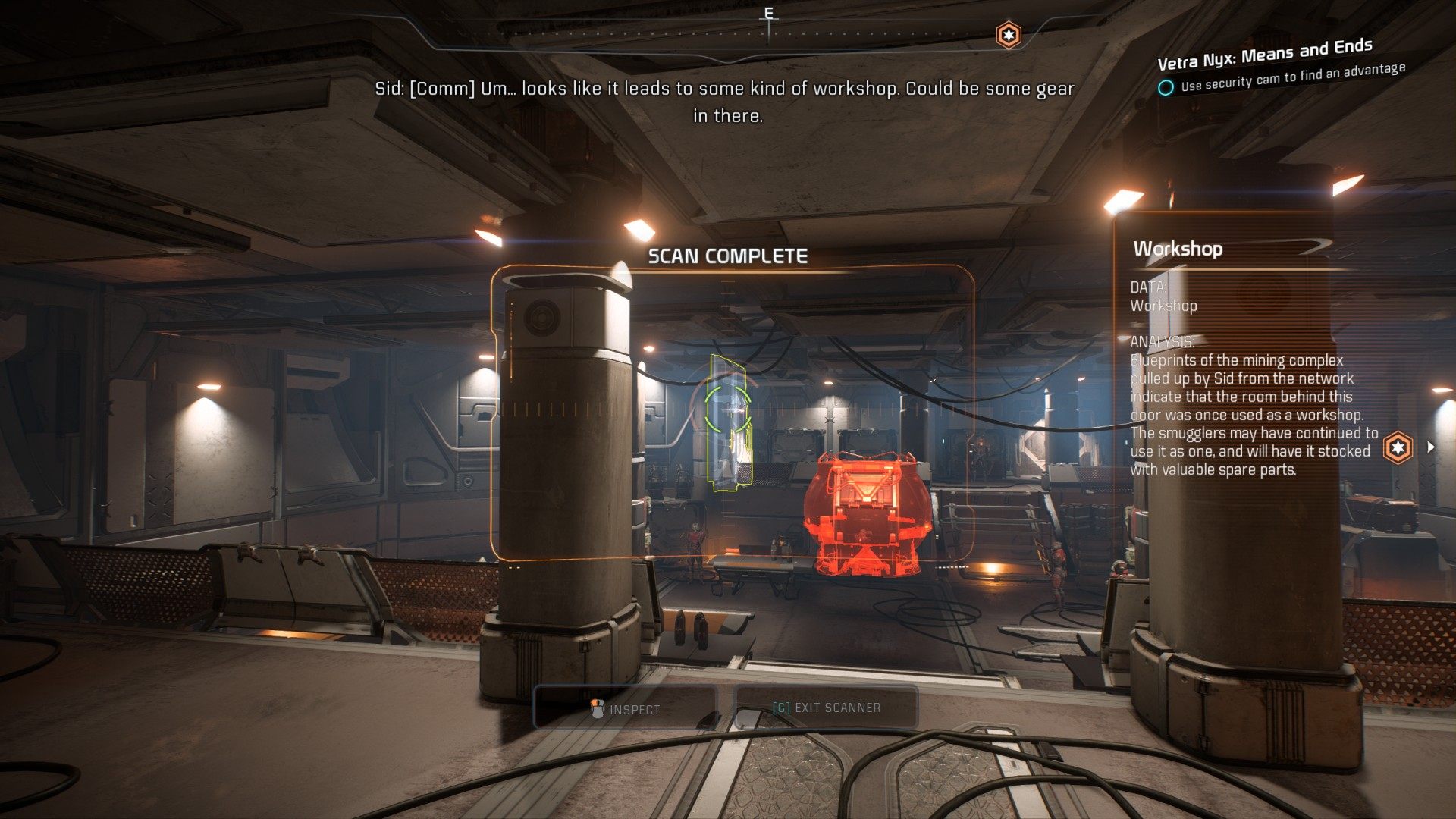Image resolution: width=1456 pixels, height=819 pixels.
Task: Exit the scanner view
Action: click(x=826, y=708)
